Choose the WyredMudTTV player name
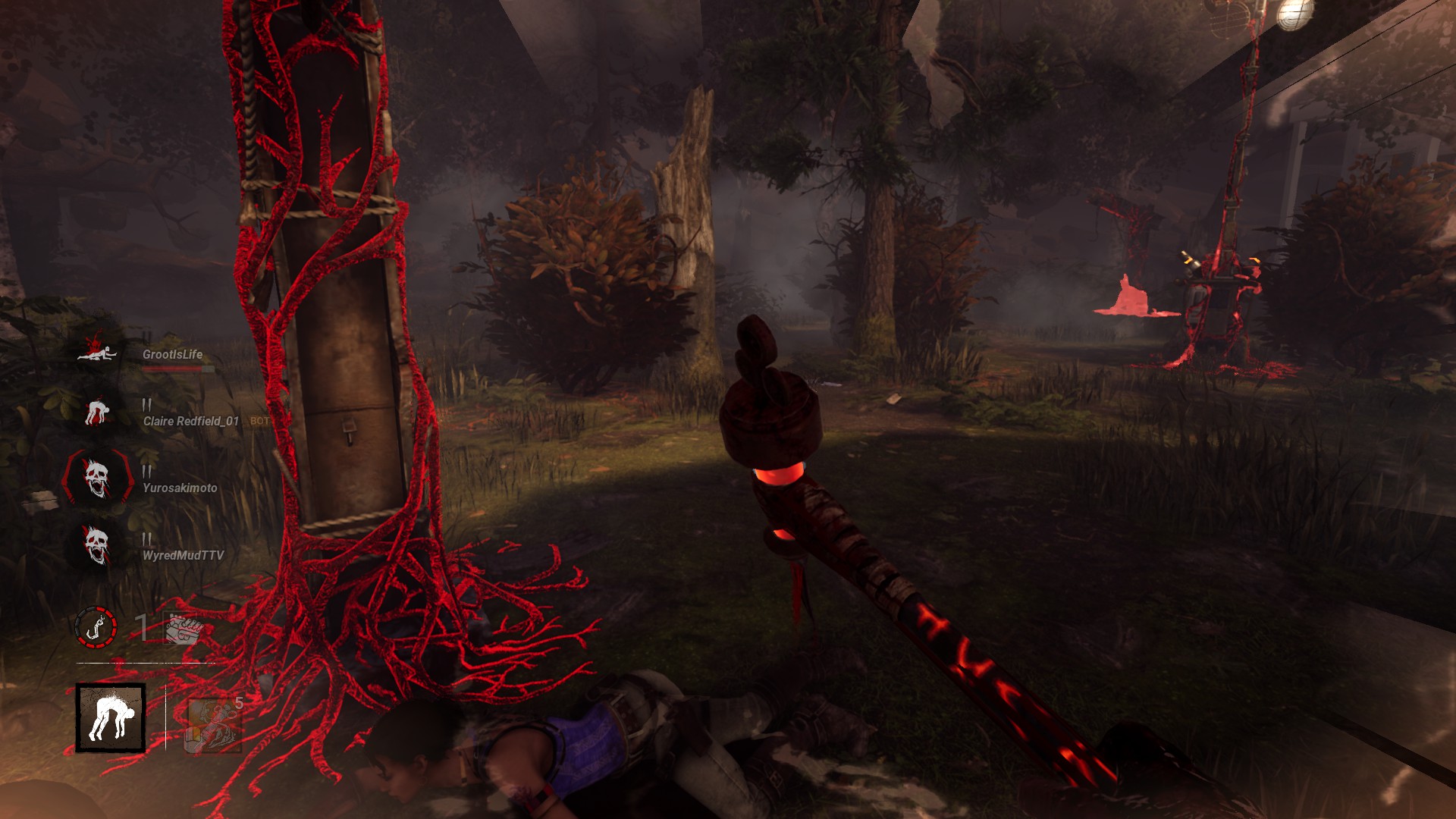This screenshot has width=1456, height=819. 183,555
